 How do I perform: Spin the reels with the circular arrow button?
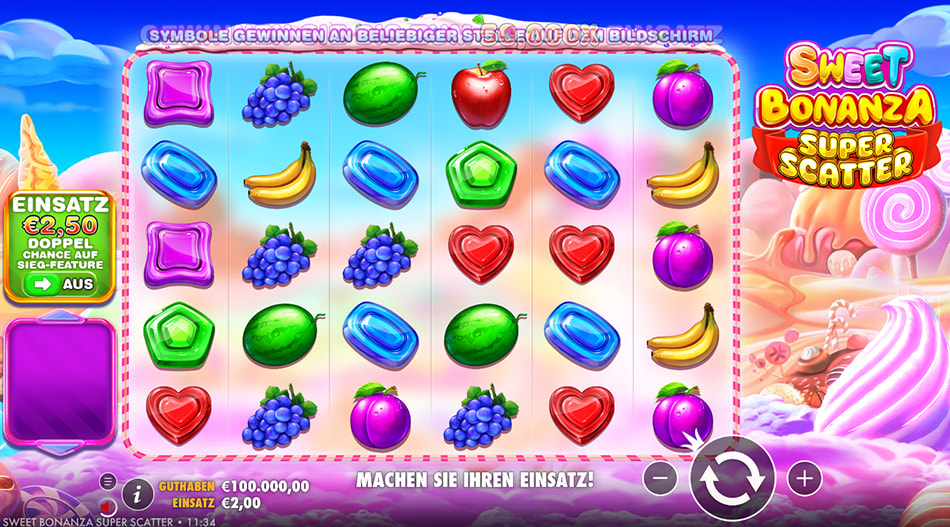tap(732, 479)
